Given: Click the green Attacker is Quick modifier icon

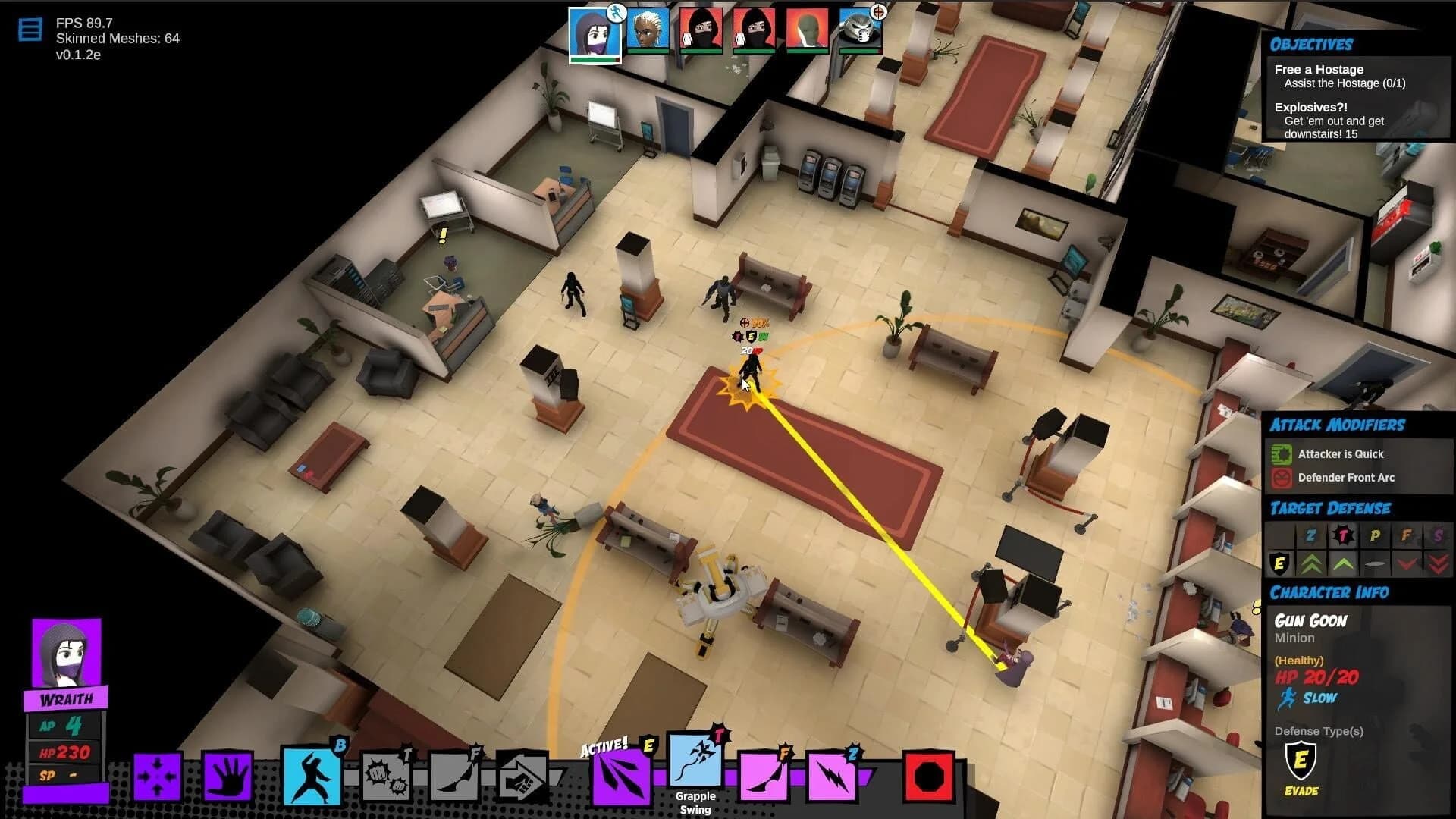Looking at the screenshot, I should click(1282, 453).
